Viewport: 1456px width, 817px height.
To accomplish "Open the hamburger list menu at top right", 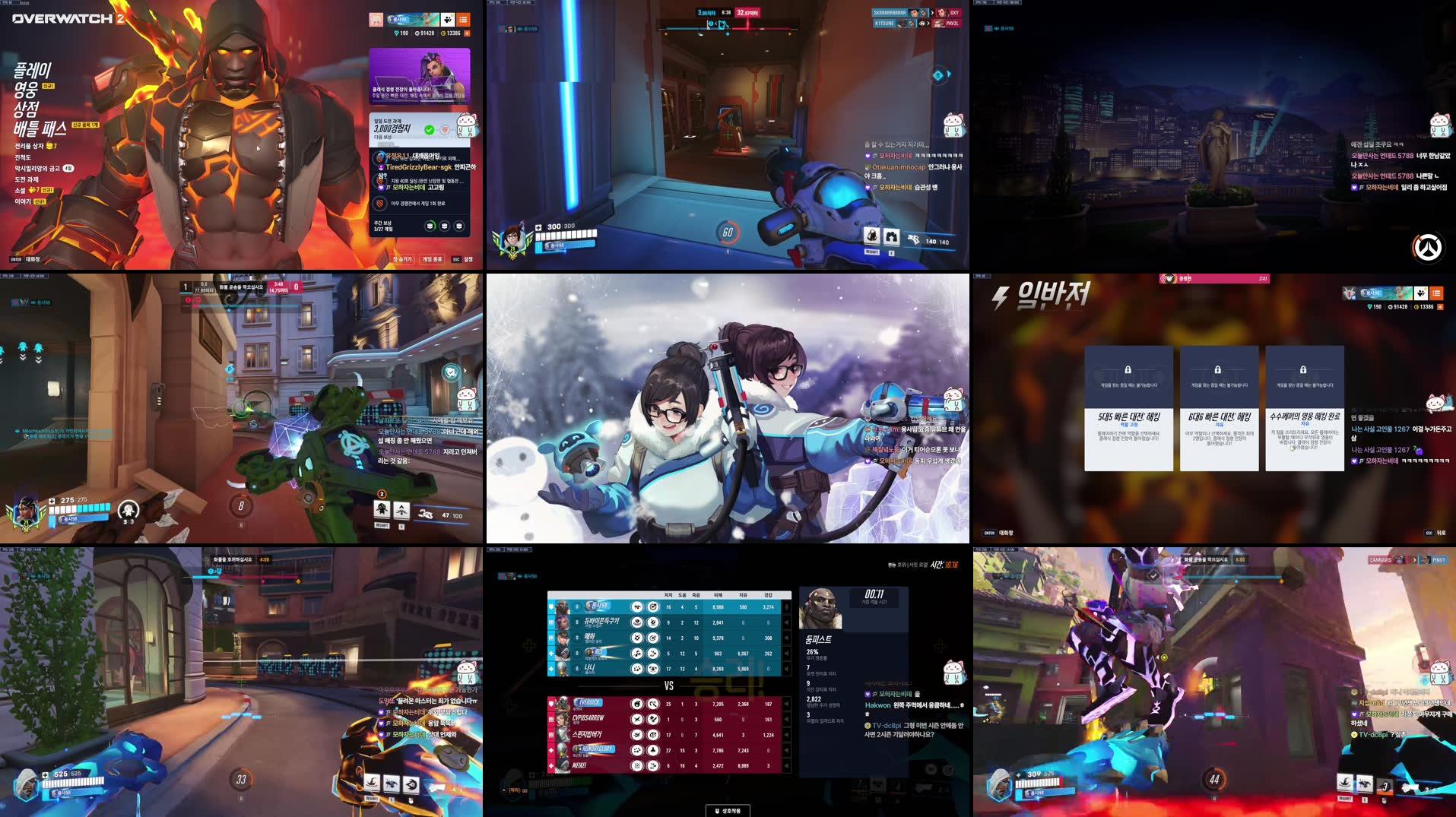I will point(464,21).
